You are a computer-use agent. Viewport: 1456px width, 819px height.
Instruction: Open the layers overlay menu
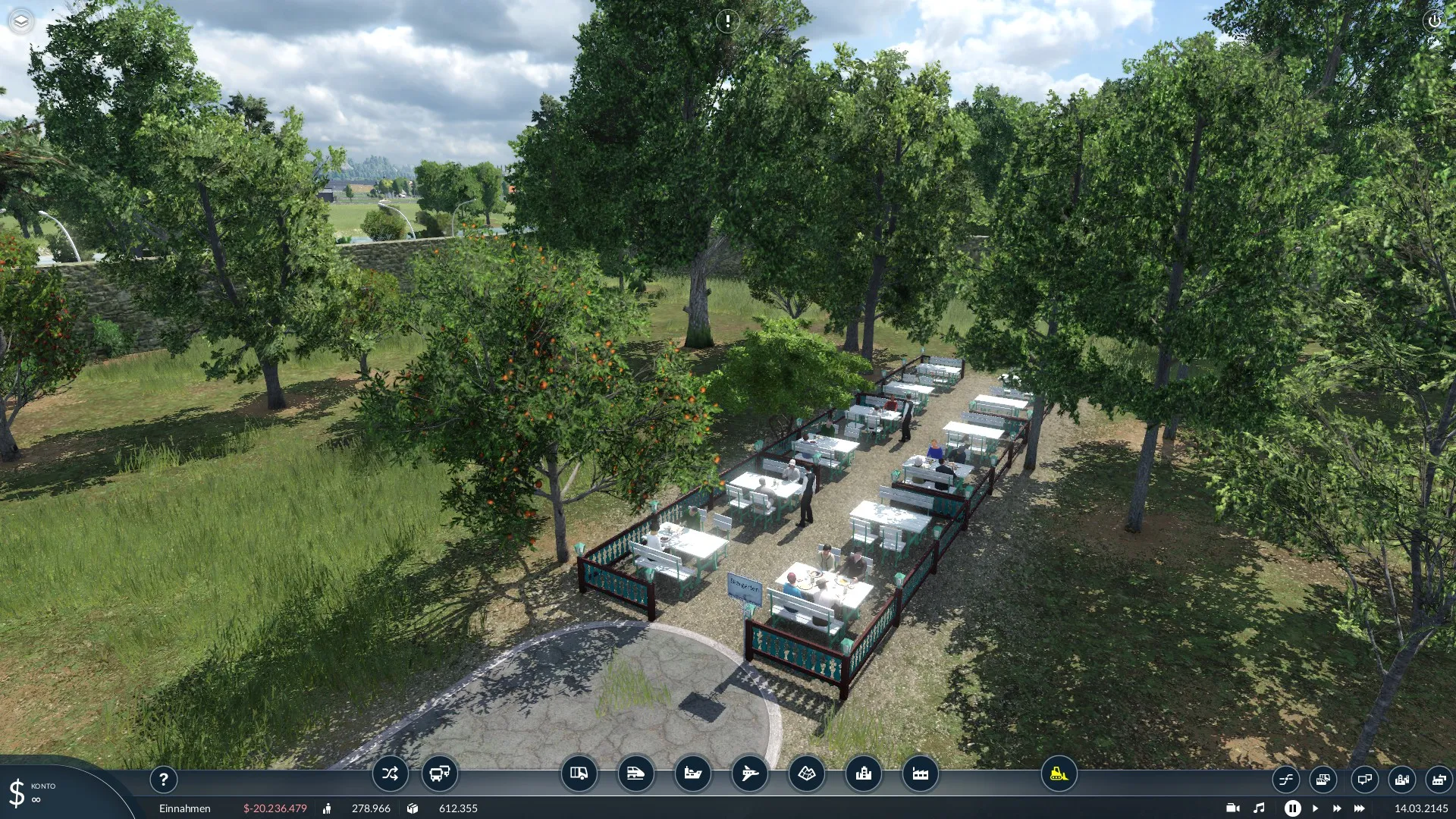21,21
